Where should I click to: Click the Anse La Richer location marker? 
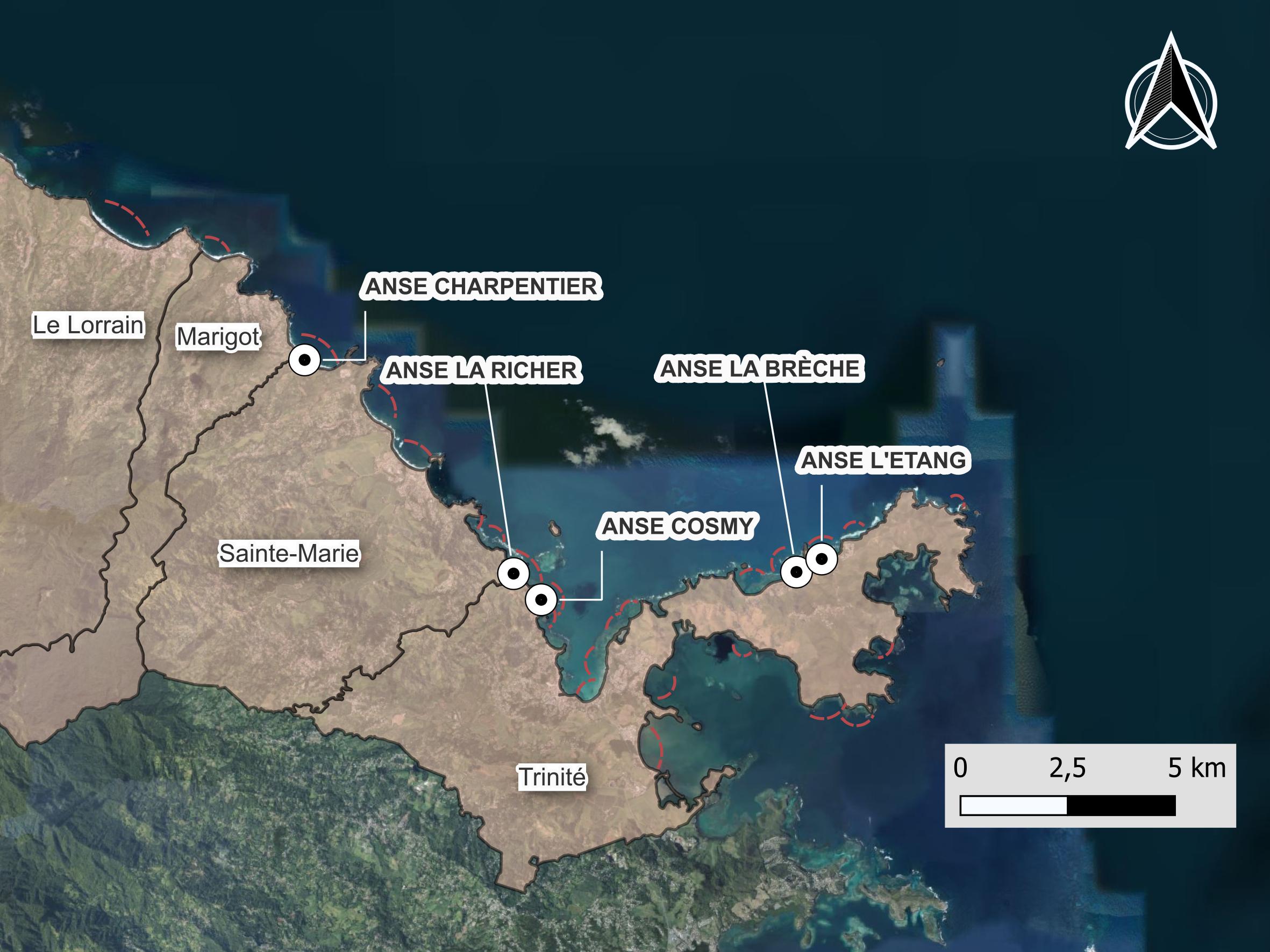513,572
